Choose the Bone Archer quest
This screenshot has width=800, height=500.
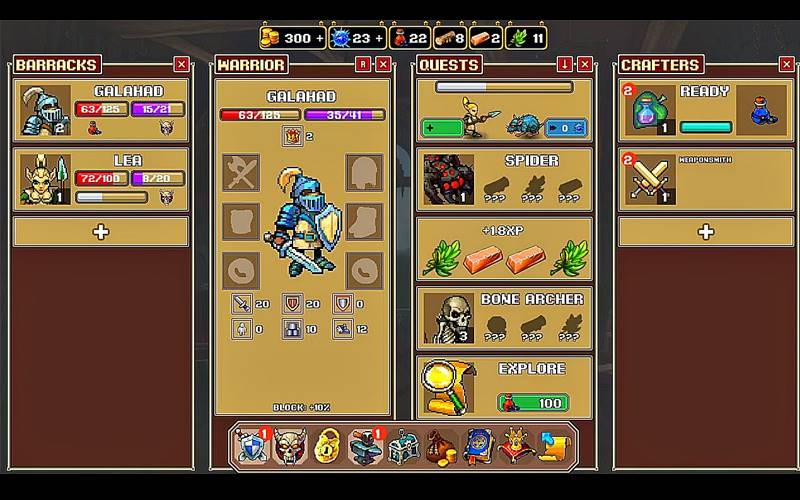504,317
